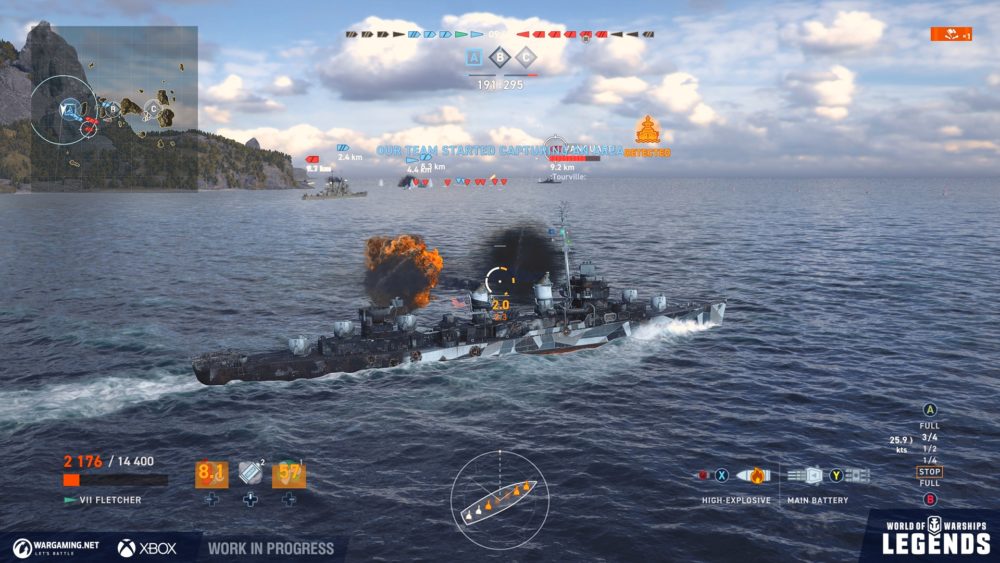Open the minimap
This screenshot has height=563, width=1000.
[113, 108]
